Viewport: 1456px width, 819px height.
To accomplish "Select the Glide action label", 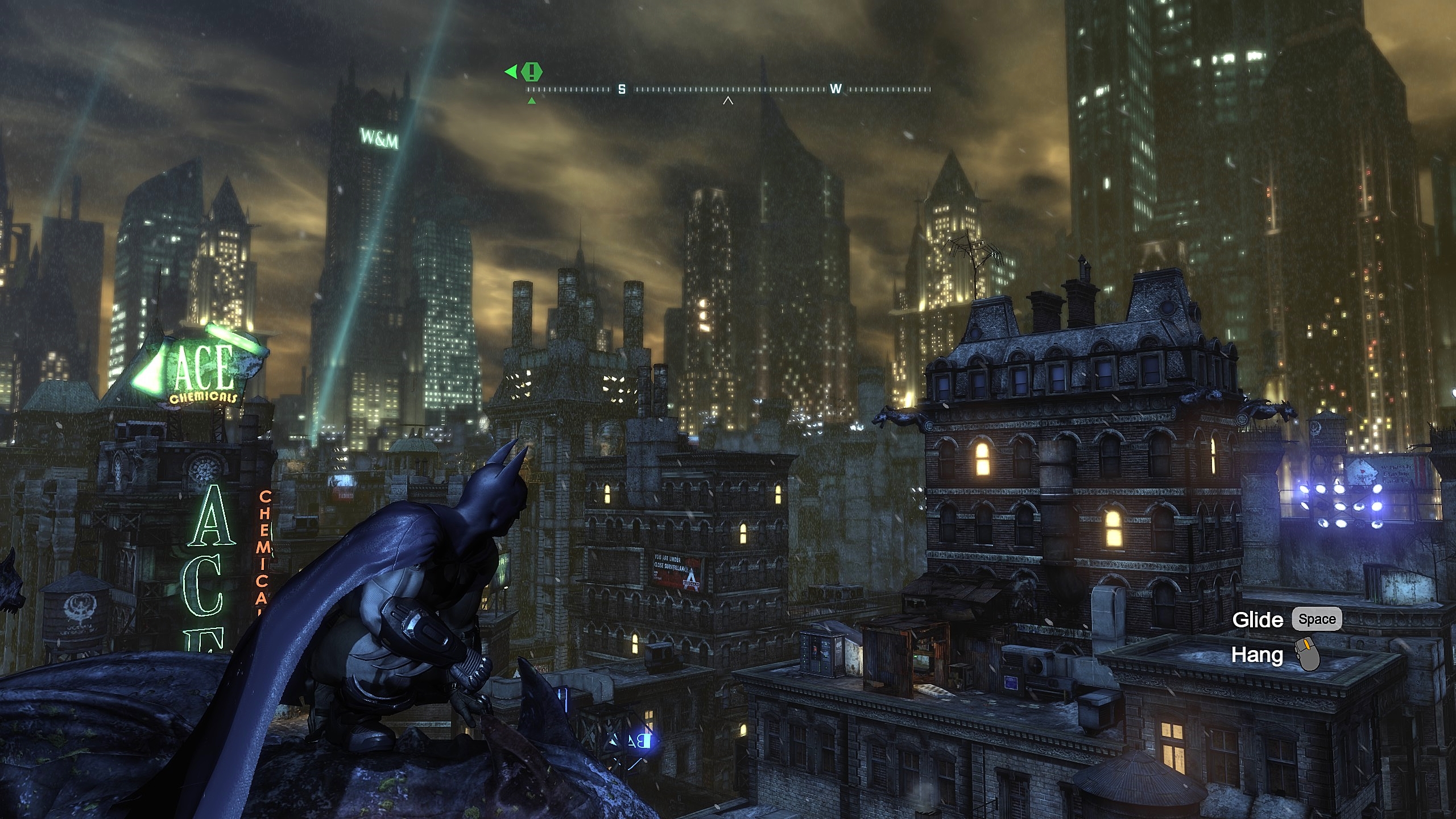I will click(1259, 618).
